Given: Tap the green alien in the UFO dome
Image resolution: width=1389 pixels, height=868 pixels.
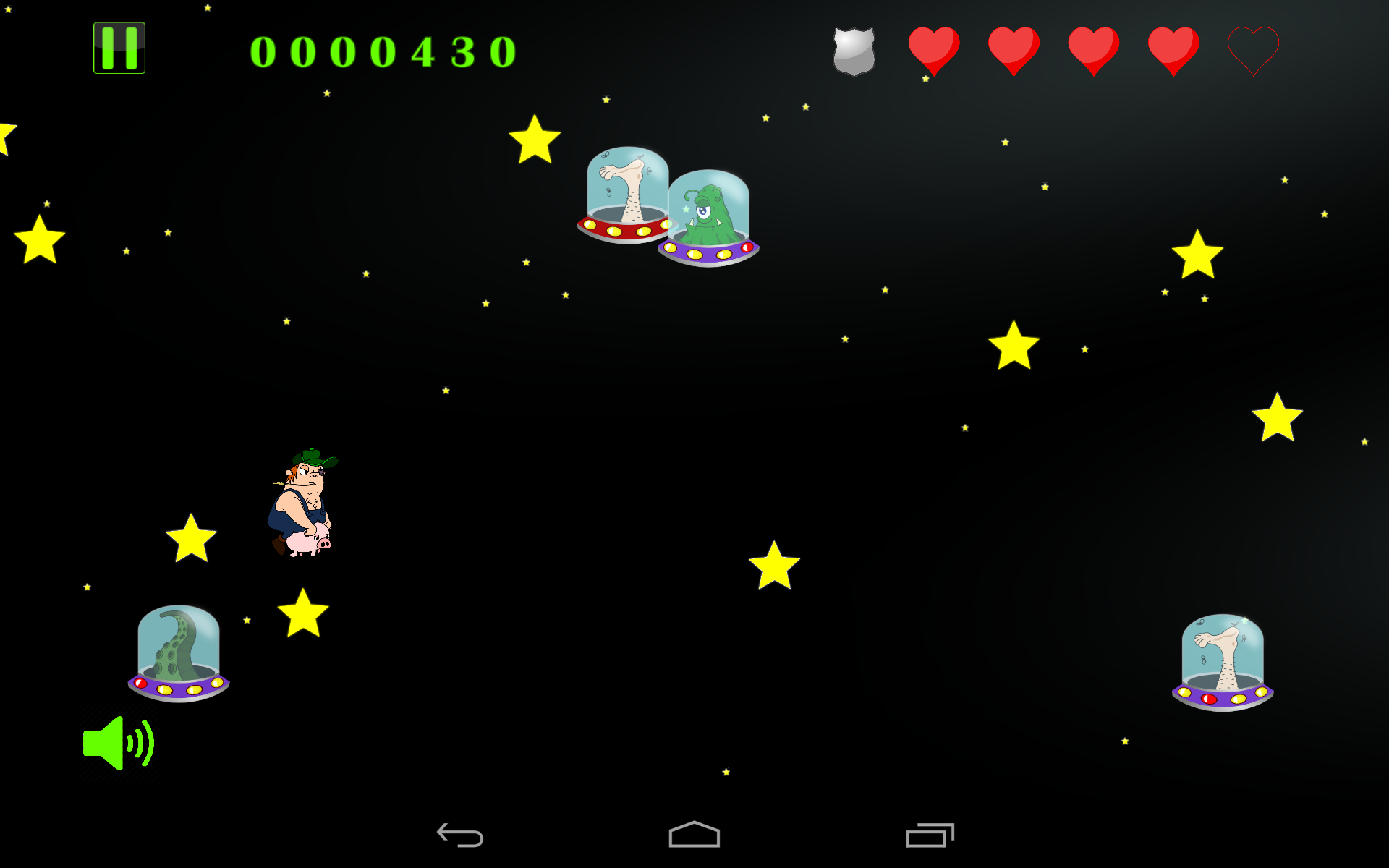Looking at the screenshot, I should point(708,217).
